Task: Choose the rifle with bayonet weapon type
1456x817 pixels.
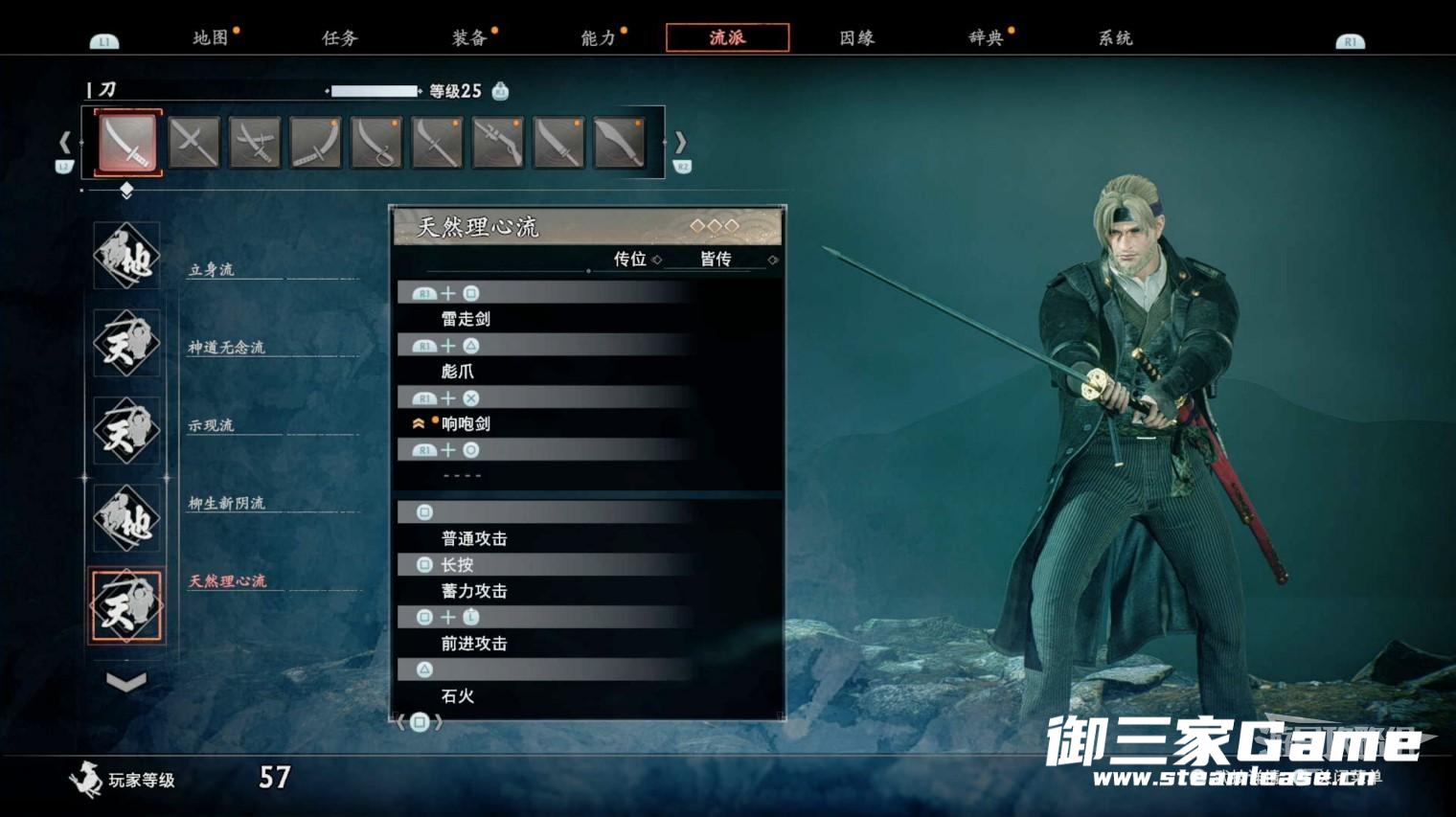Action: click(498, 143)
